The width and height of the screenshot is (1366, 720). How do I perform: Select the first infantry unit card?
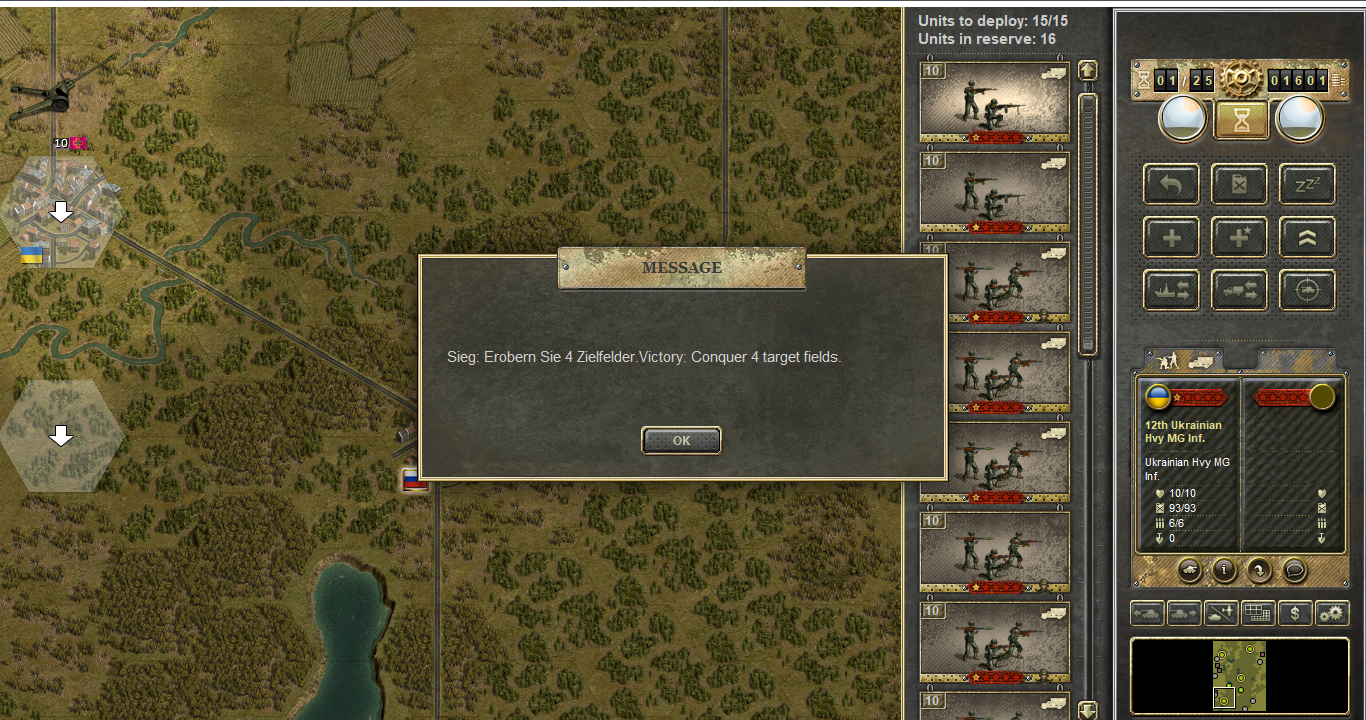click(994, 101)
